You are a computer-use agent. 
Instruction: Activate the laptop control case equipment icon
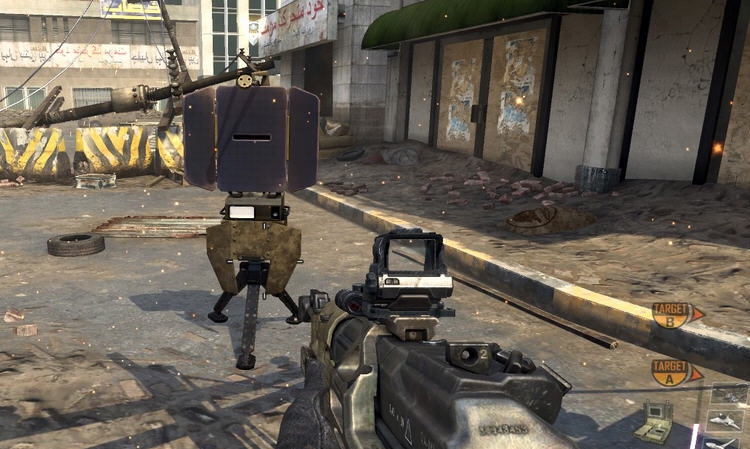coord(656,422)
